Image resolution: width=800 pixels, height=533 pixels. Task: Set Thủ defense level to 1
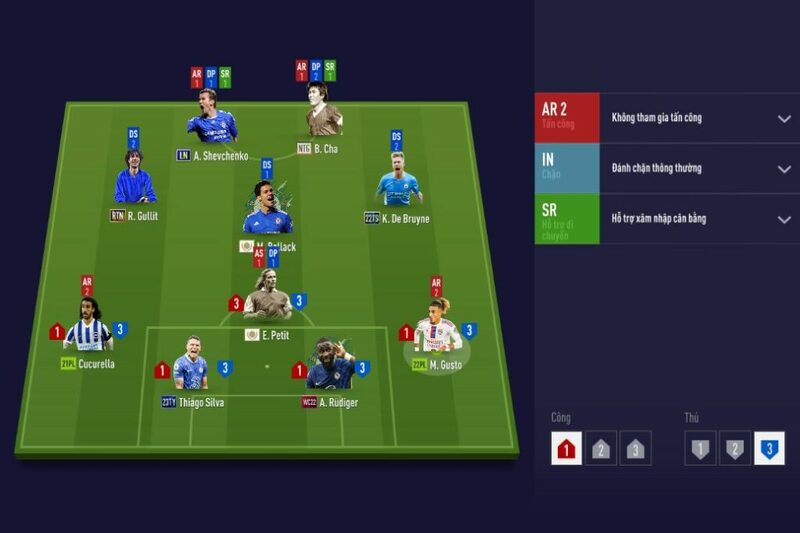pyautogui.click(x=700, y=449)
